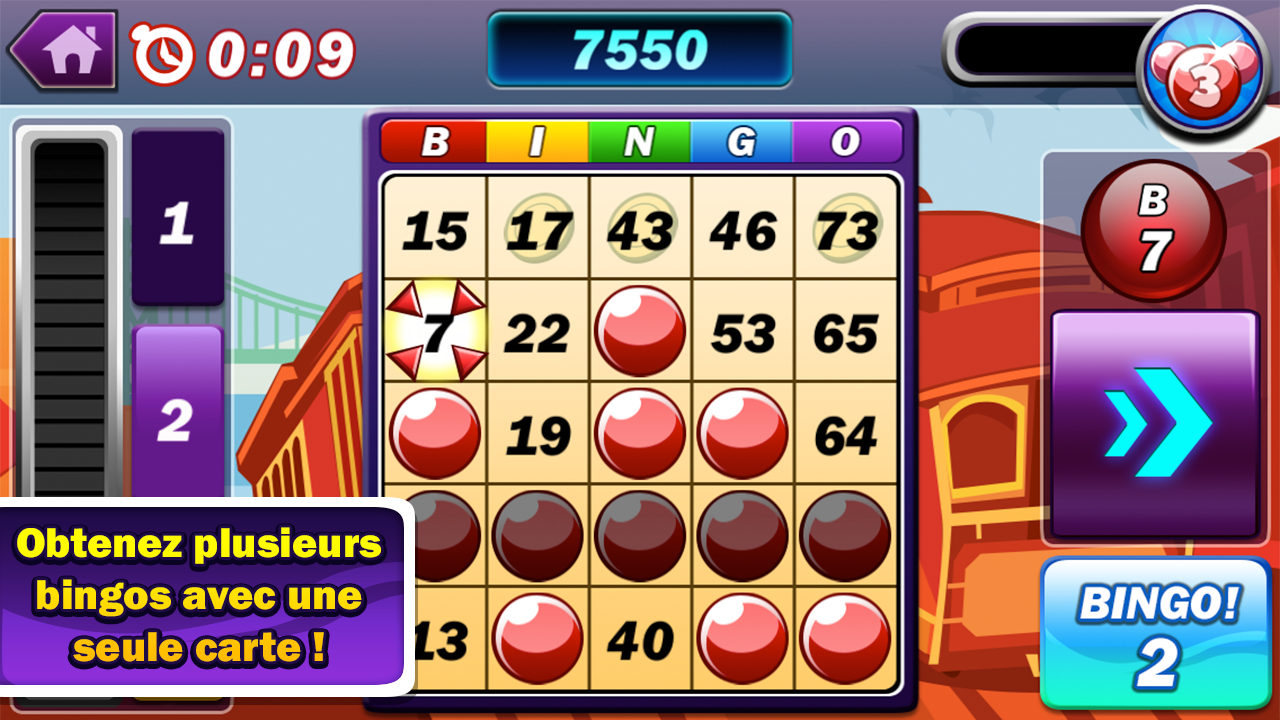Select level tab 1

tap(175, 220)
